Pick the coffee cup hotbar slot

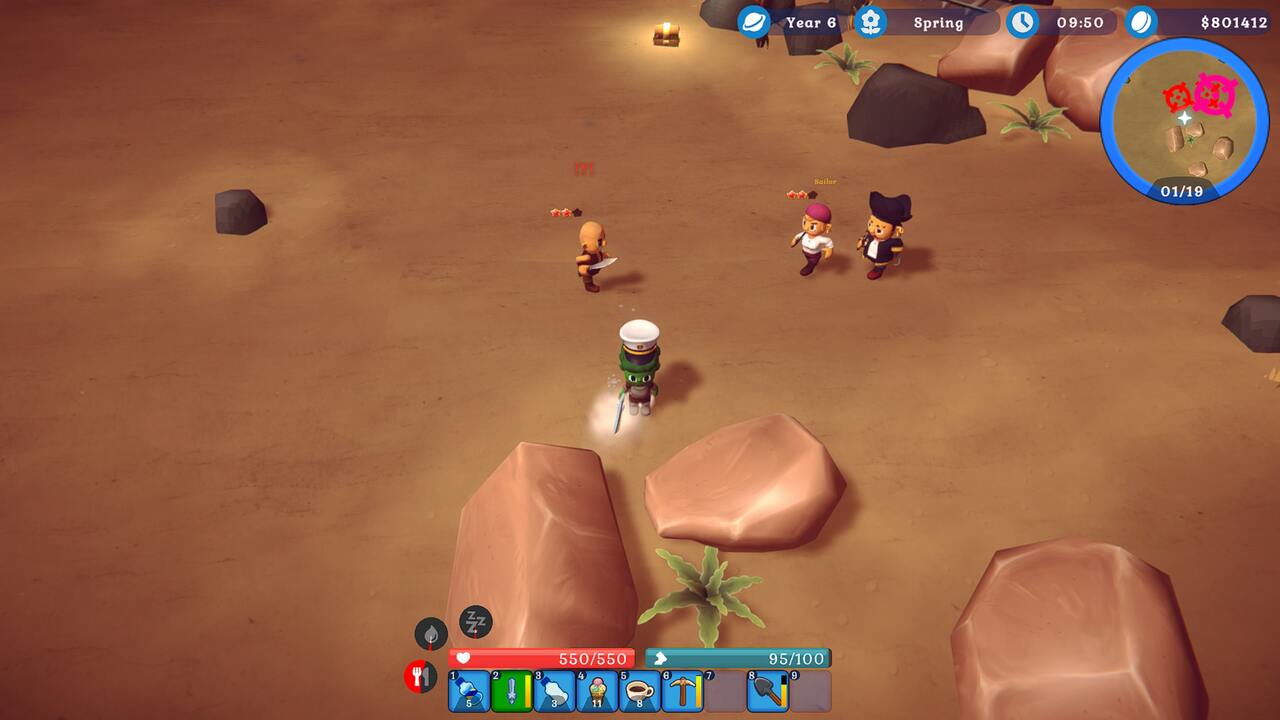pyautogui.click(x=641, y=691)
